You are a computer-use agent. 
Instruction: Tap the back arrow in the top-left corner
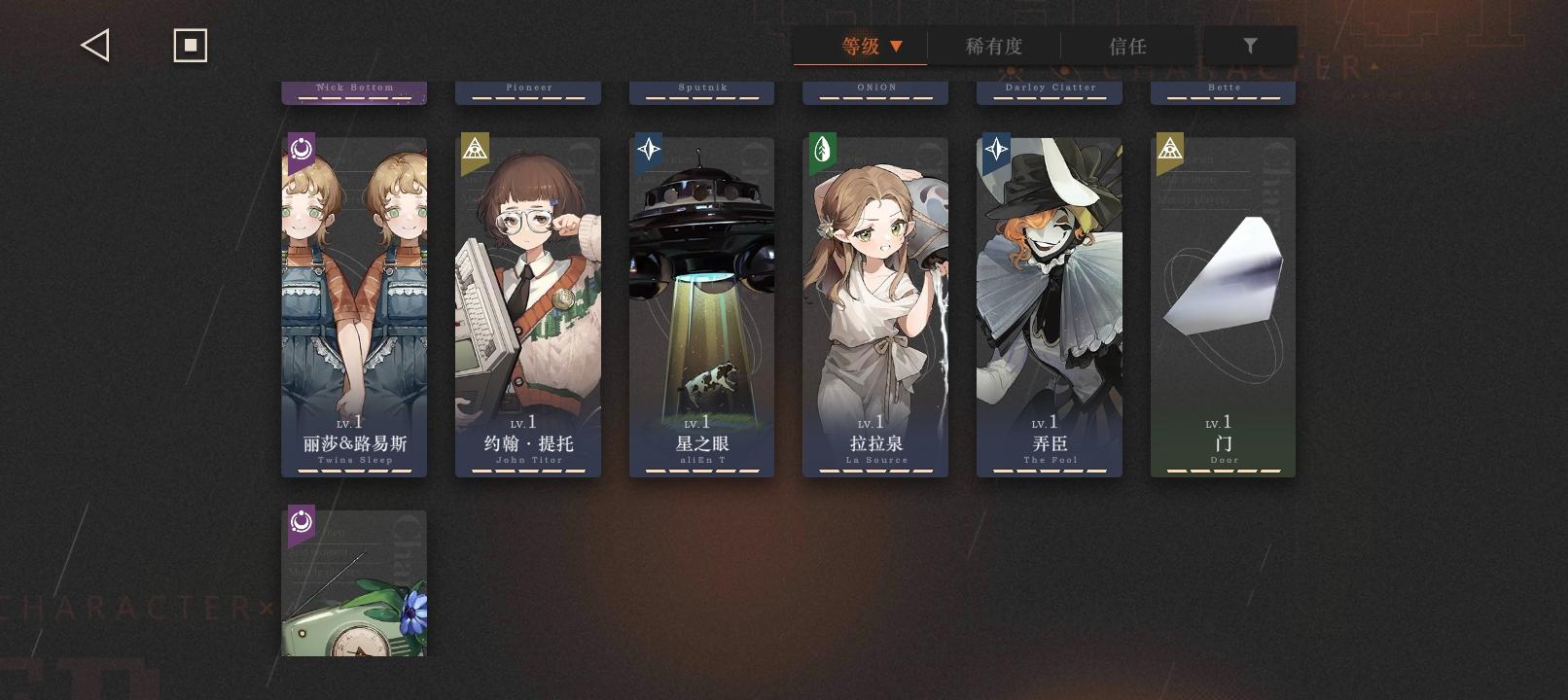[94, 44]
